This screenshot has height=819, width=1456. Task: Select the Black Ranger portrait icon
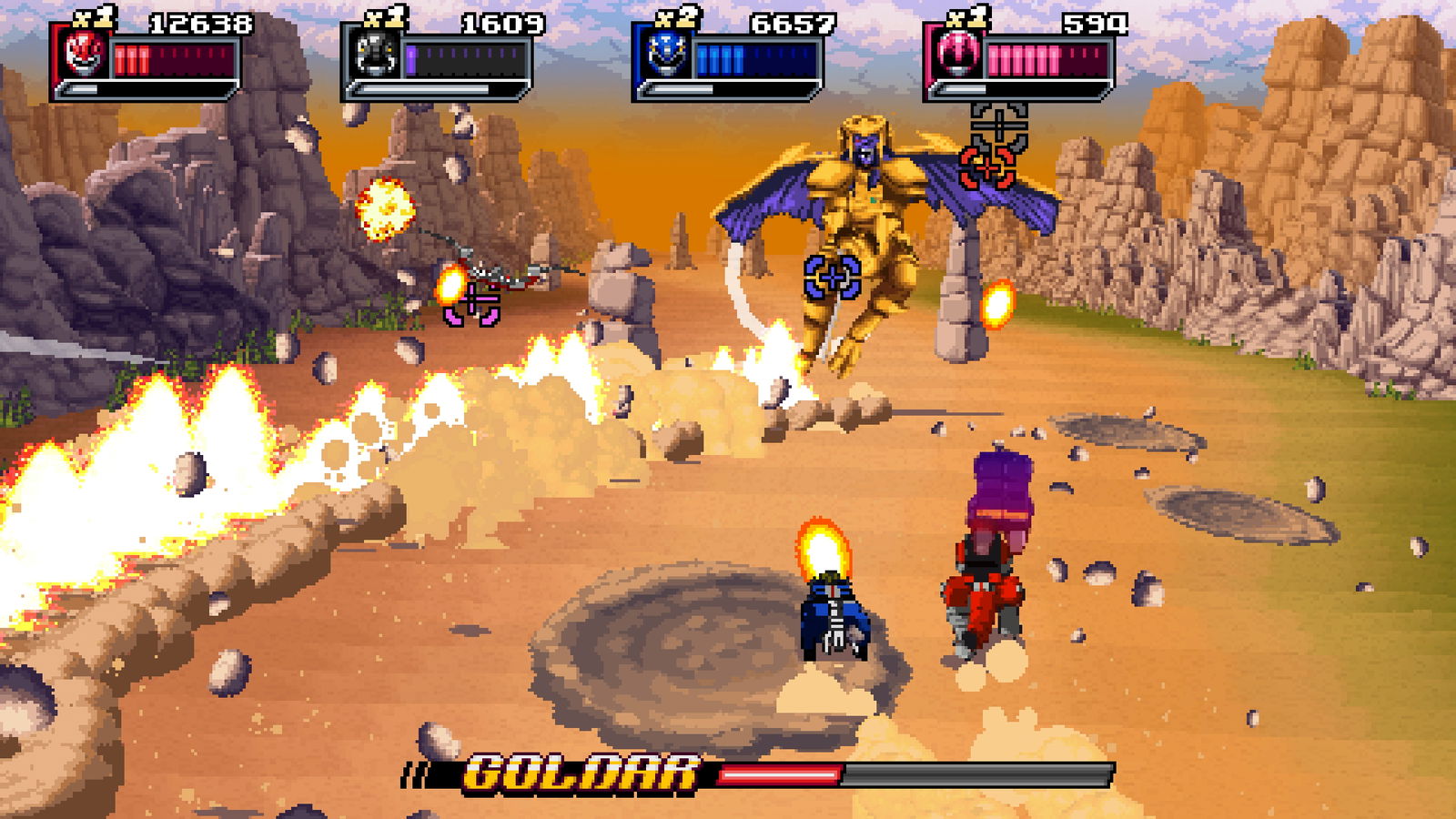point(376,56)
